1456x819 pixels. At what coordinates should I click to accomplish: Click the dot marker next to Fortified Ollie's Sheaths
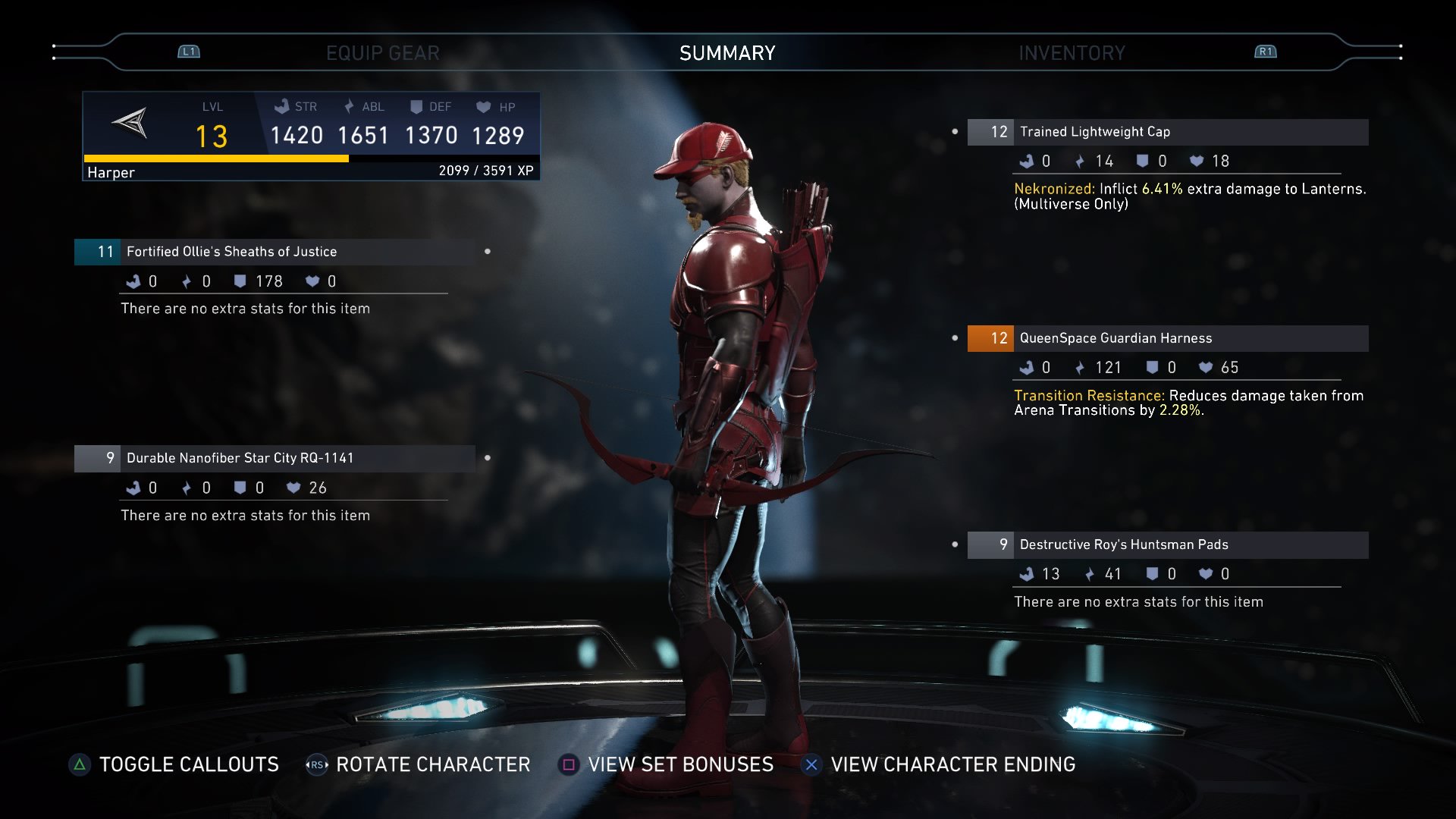point(485,251)
